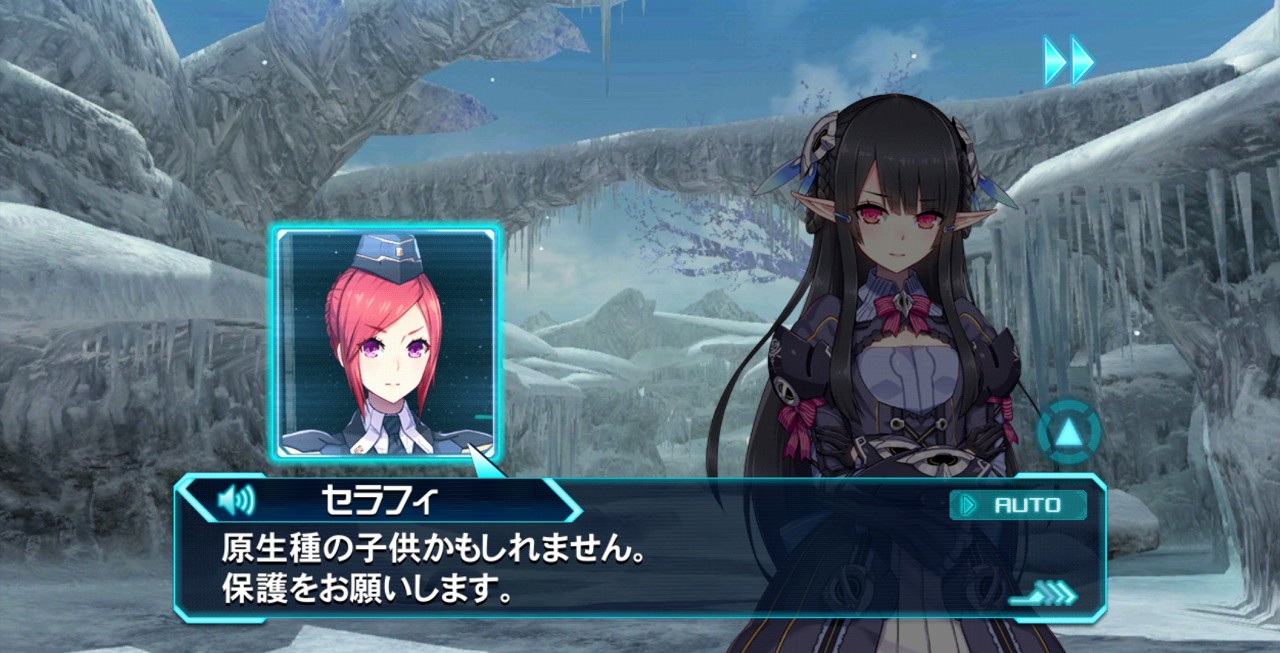Image resolution: width=1280 pixels, height=653 pixels.
Task: Replay the voice line via the speaker icon
Action: (x=236, y=499)
